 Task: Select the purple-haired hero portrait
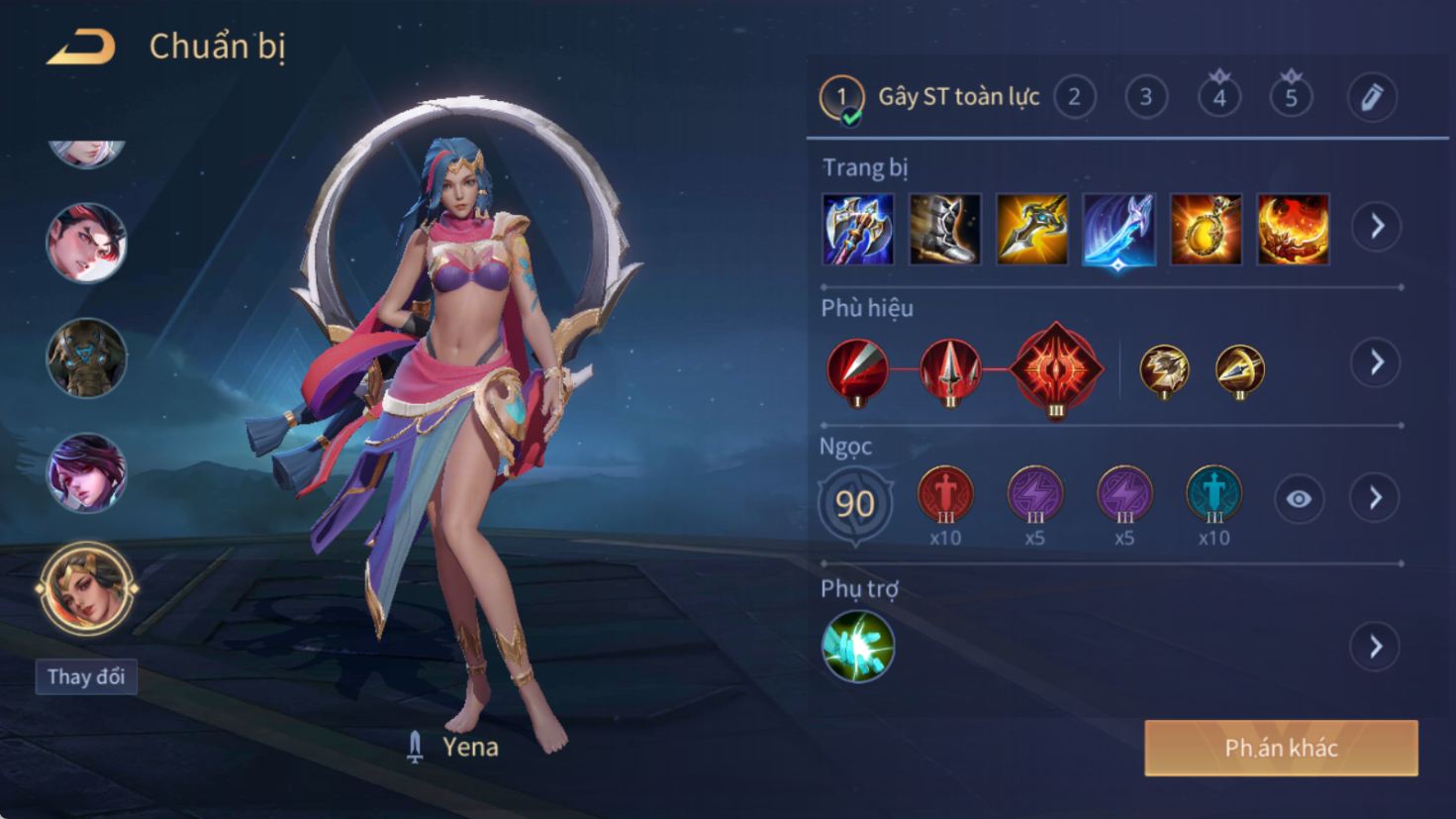[x=87, y=472]
